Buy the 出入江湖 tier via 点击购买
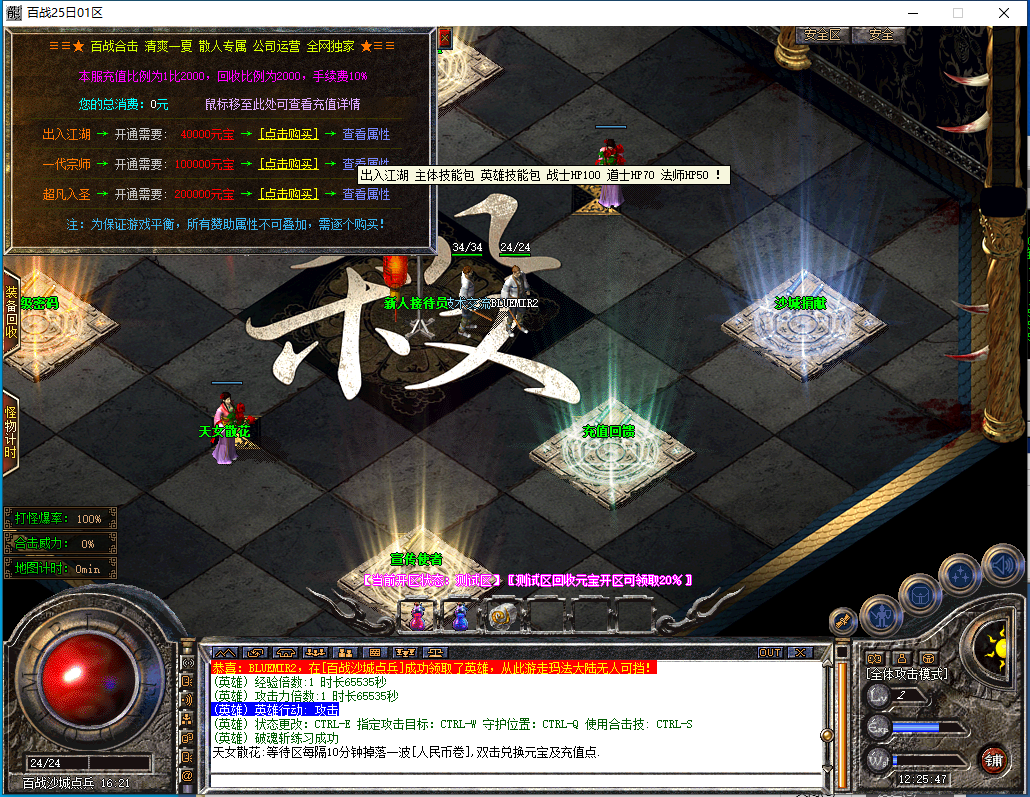1030x797 pixels. (x=288, y=134)
